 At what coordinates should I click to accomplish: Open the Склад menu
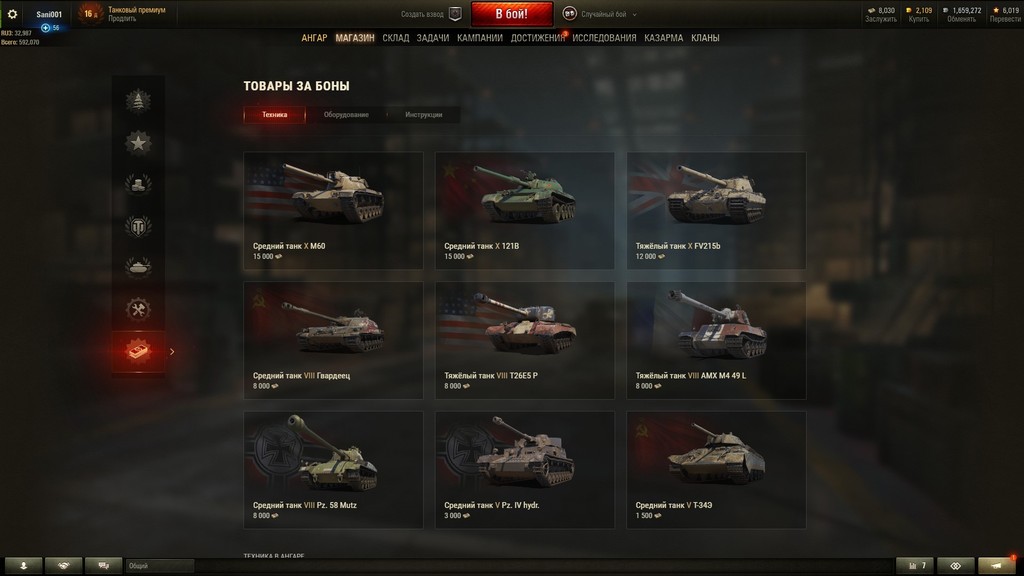click(x=395, y=38)
